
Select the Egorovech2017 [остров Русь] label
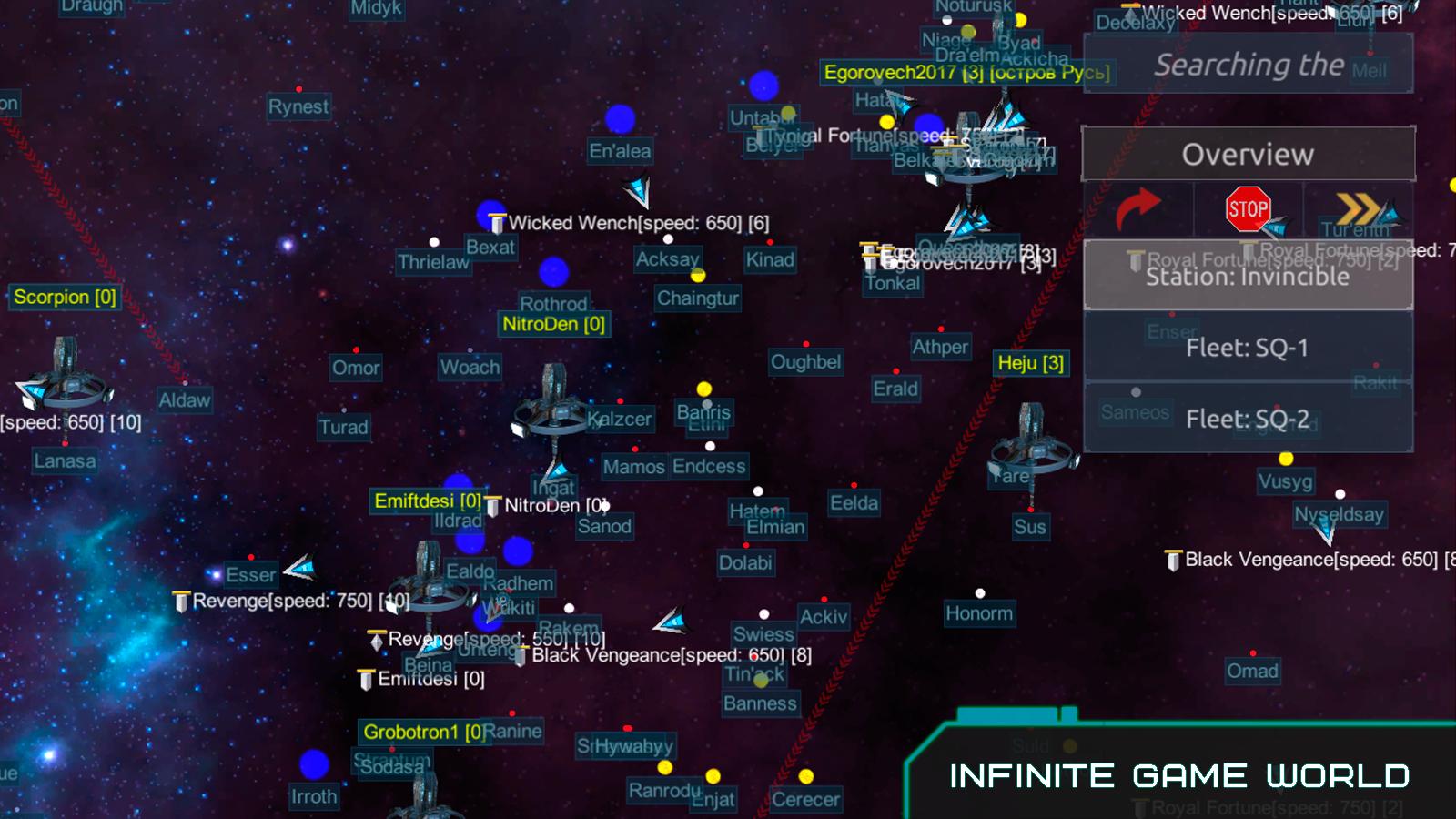point(960,74)
